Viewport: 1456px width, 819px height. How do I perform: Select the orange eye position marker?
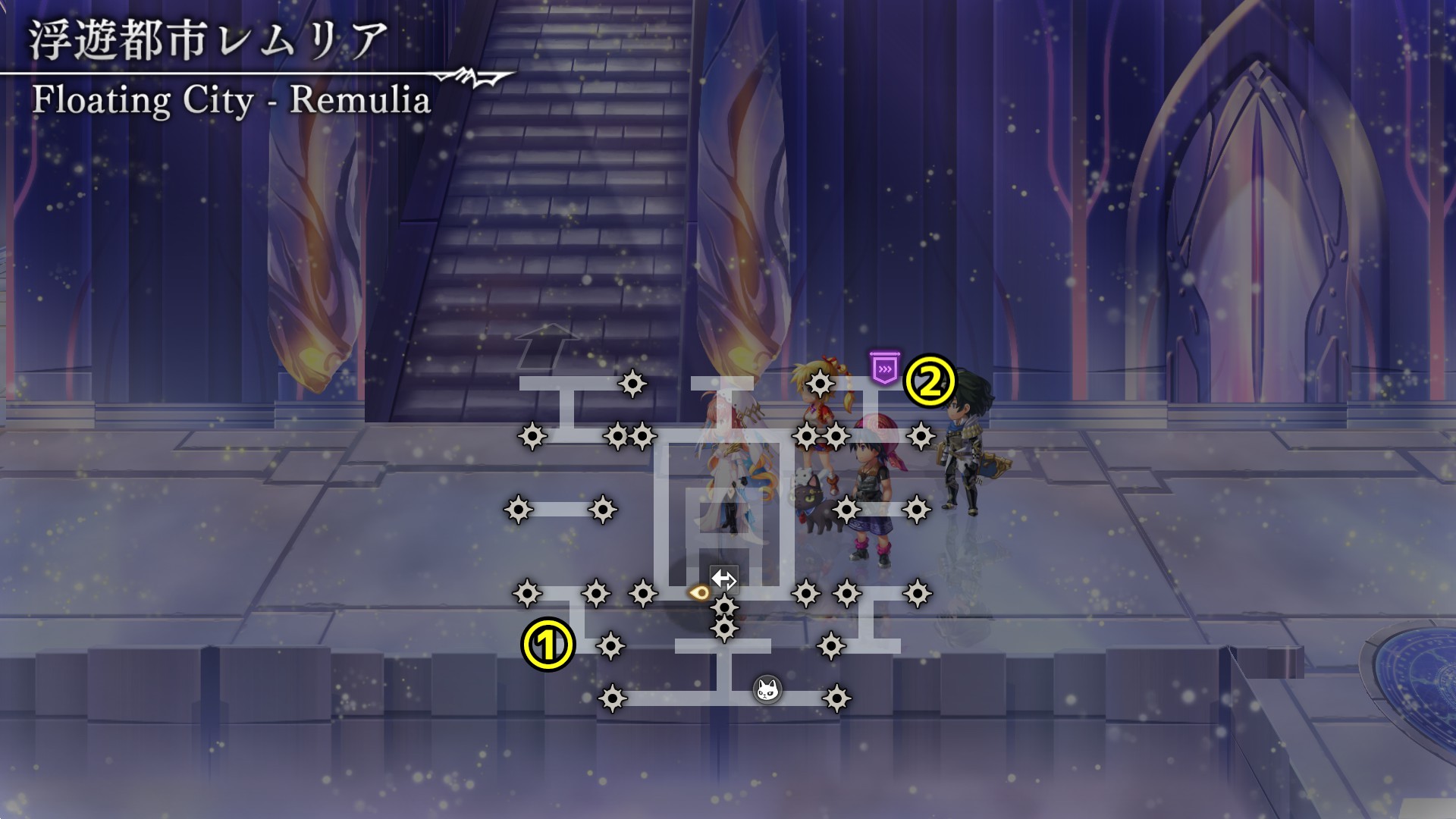pos(698,592)
